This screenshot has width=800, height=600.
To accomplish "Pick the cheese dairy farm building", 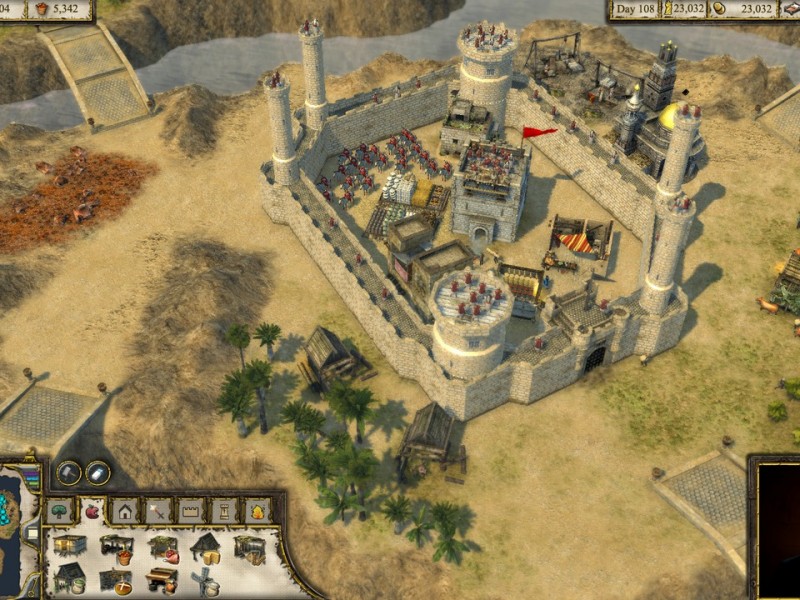I will 206,546.
